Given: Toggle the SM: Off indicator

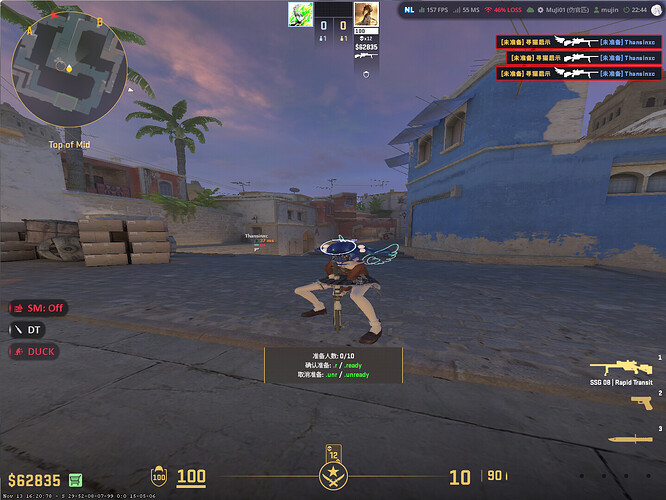Looking at the screenshot, I should coord(38,308).
